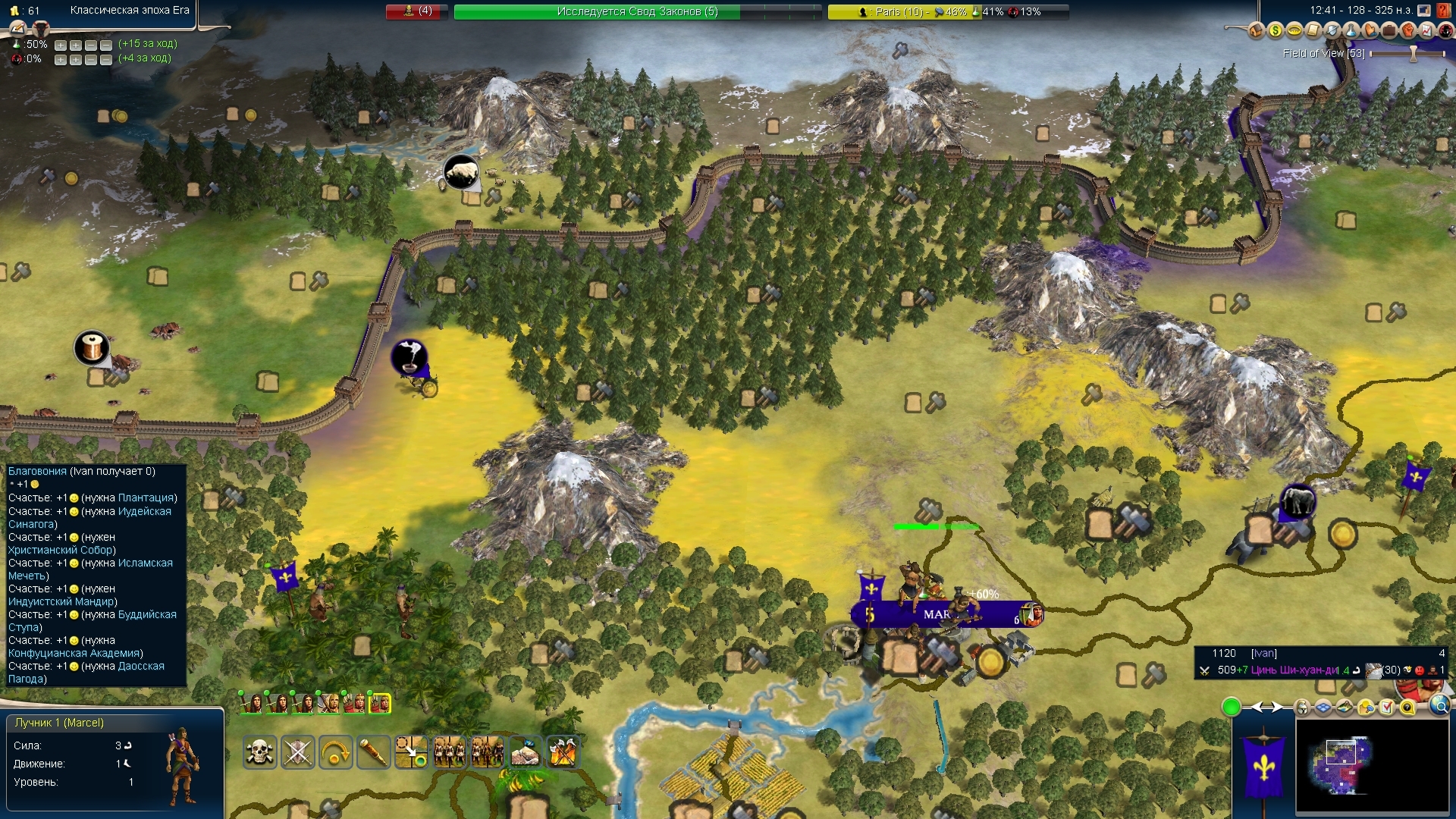Viewport: 1456px width, 819px height.
Task: Select the highlighted archer unit portrait
Action: [x=379, y=704]
